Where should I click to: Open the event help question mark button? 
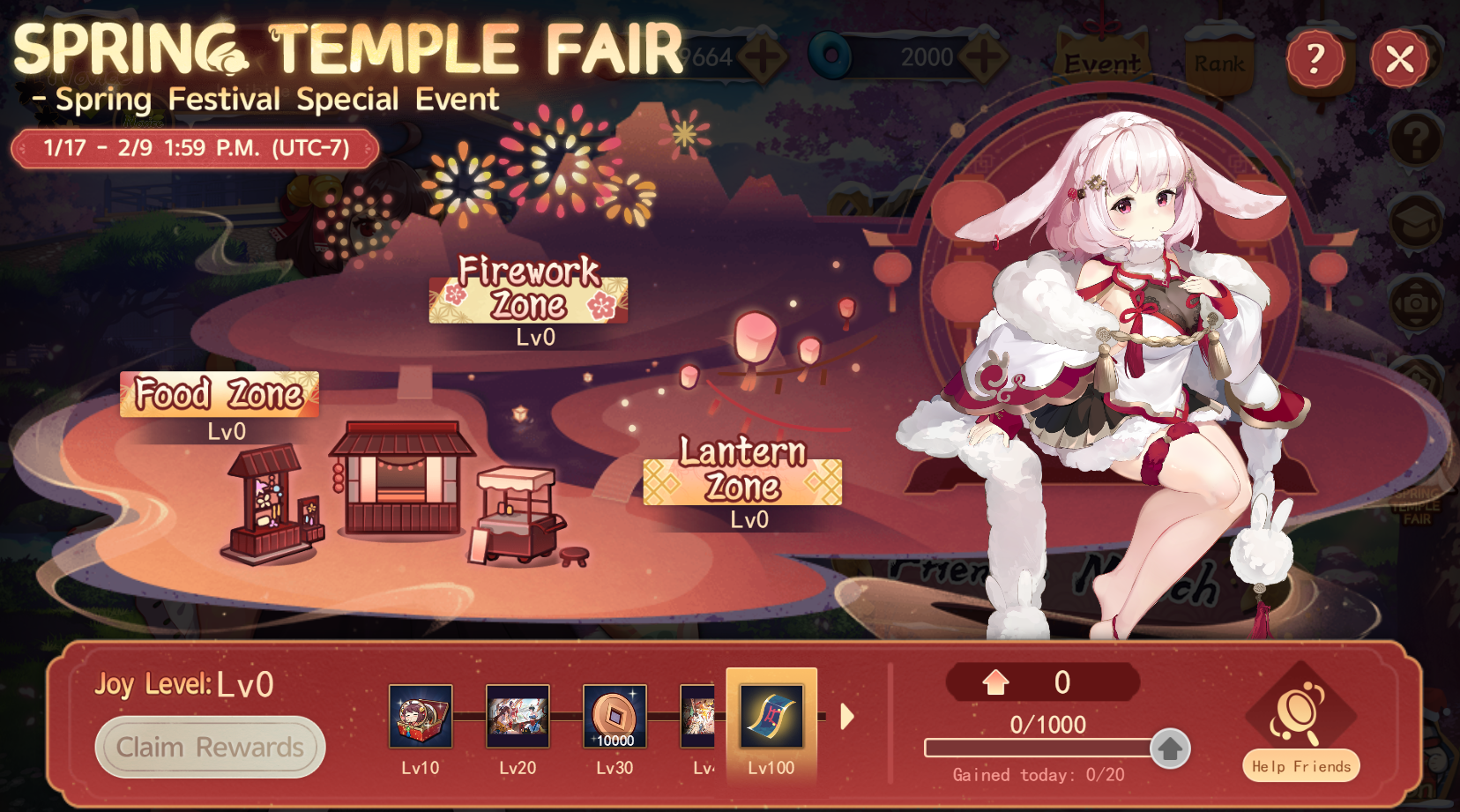coord(1315,60)
